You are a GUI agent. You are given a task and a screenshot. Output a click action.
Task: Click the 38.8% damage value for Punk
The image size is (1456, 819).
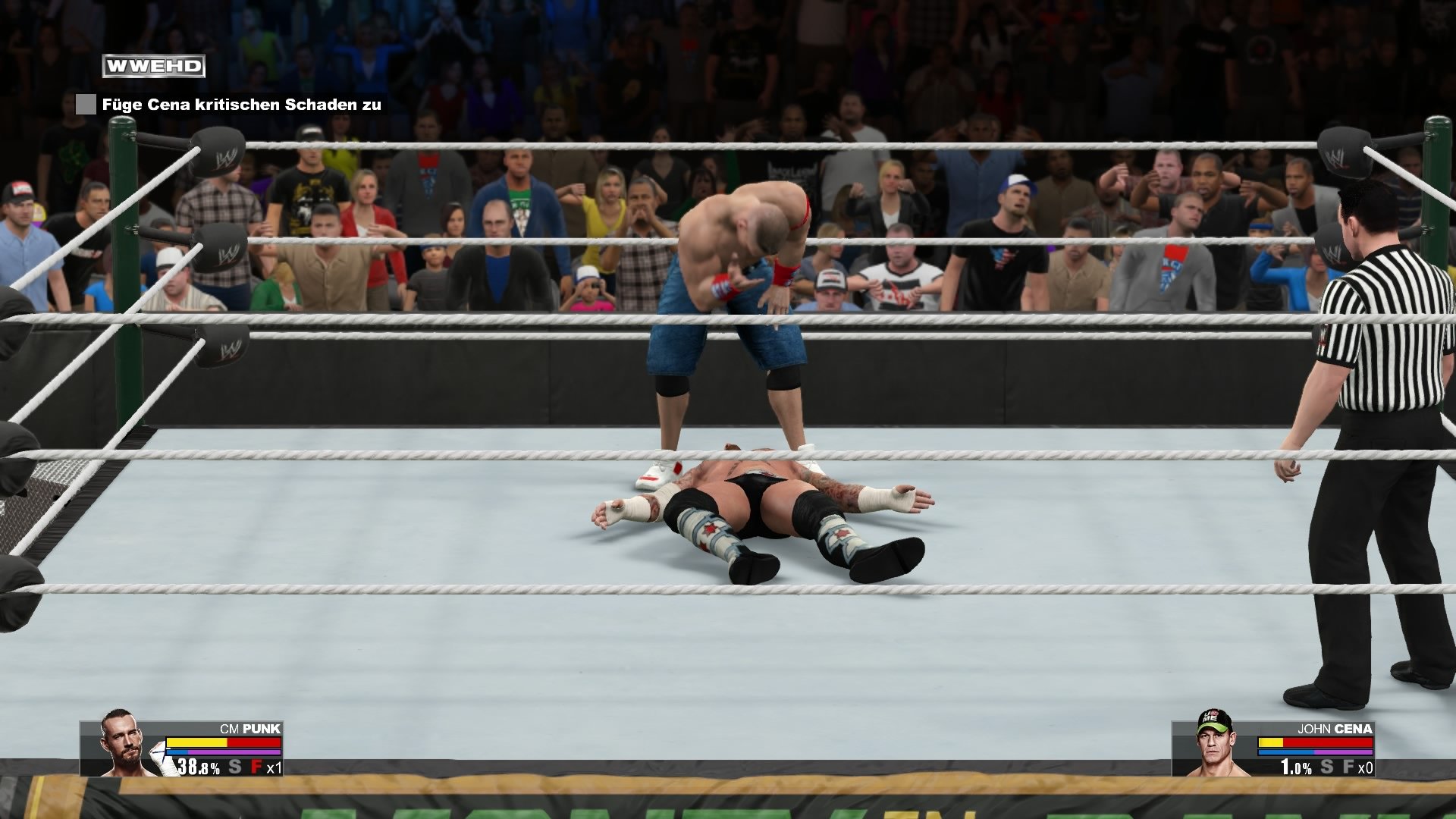[x=198, y=767]
